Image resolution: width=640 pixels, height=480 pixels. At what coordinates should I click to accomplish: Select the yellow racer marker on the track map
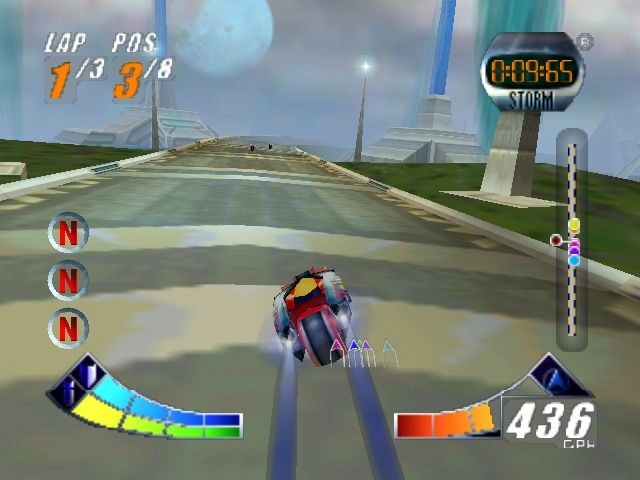[574, 225]
